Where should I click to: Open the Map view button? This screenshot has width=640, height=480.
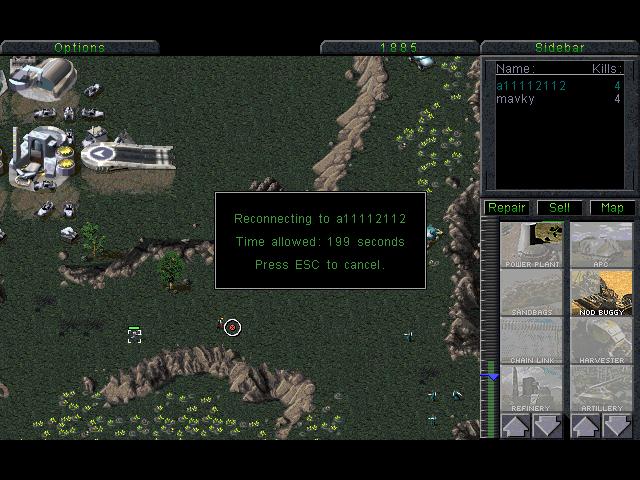[x=612, y=208]
